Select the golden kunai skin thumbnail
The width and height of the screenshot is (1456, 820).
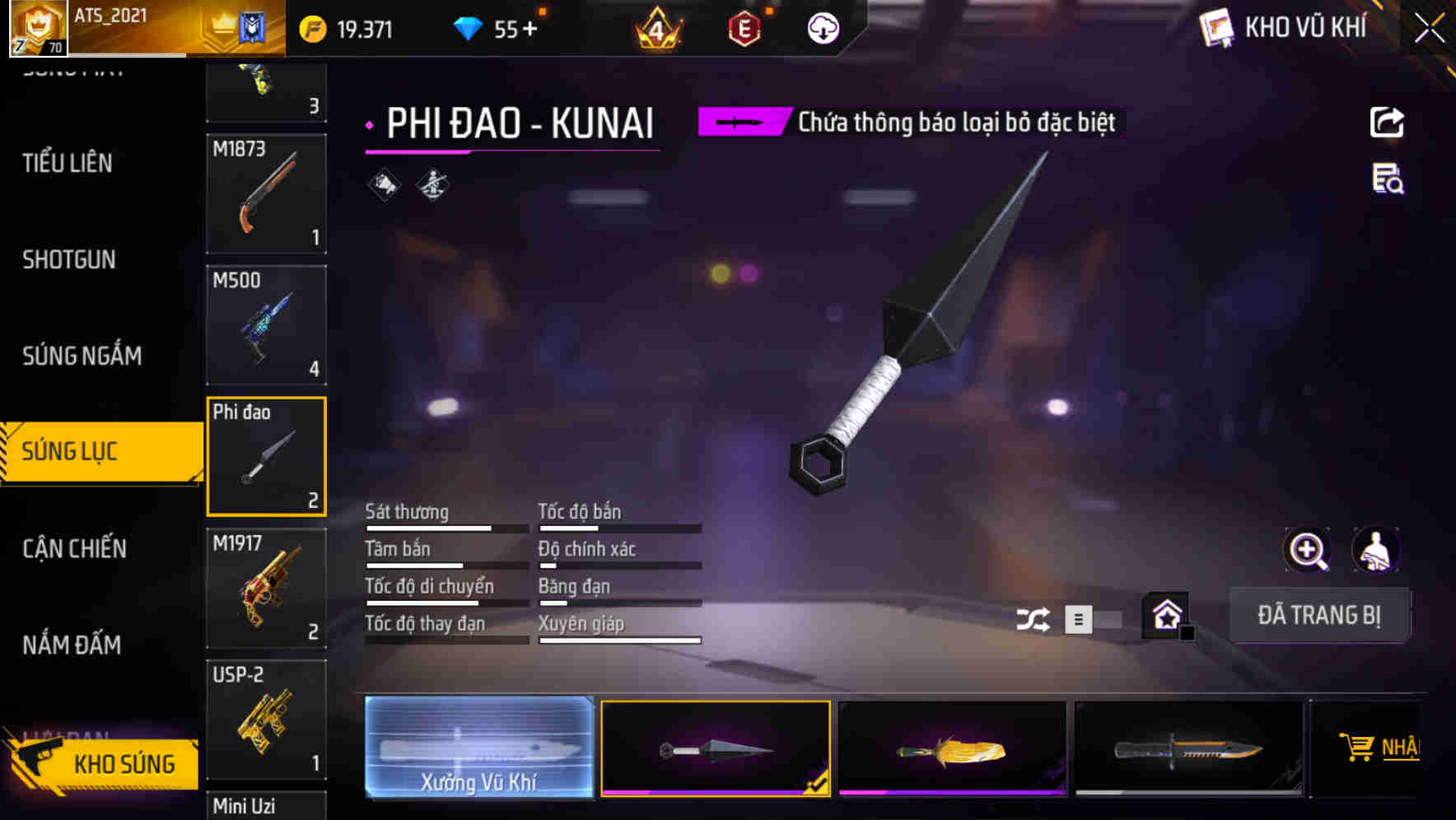[951, 748]
